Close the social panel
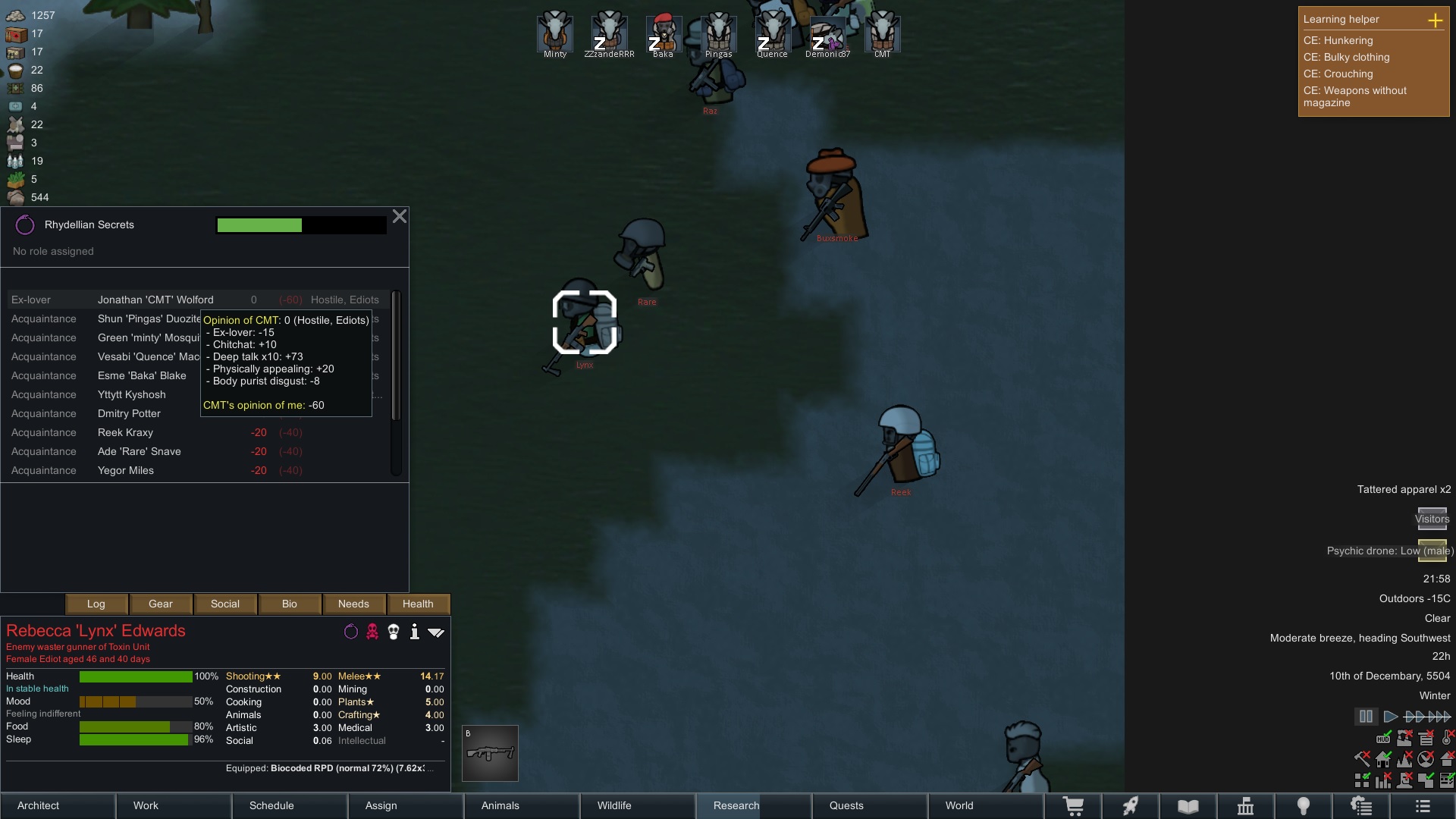The image size is (1456, 819). click(400, 217)
